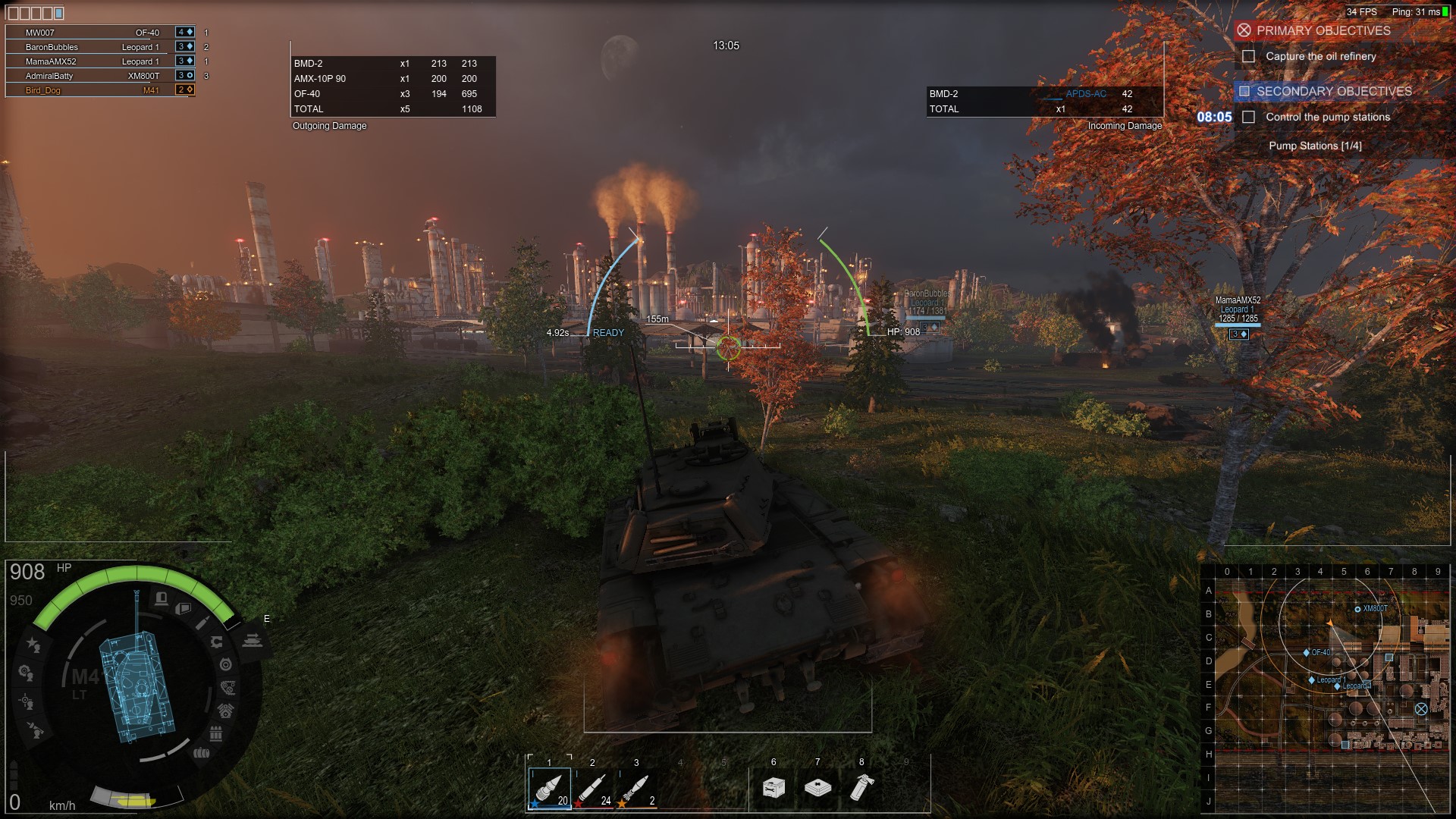Choose the orange-star shell in slot 3
Screen dimensions: 1456x819
(637, 789)
